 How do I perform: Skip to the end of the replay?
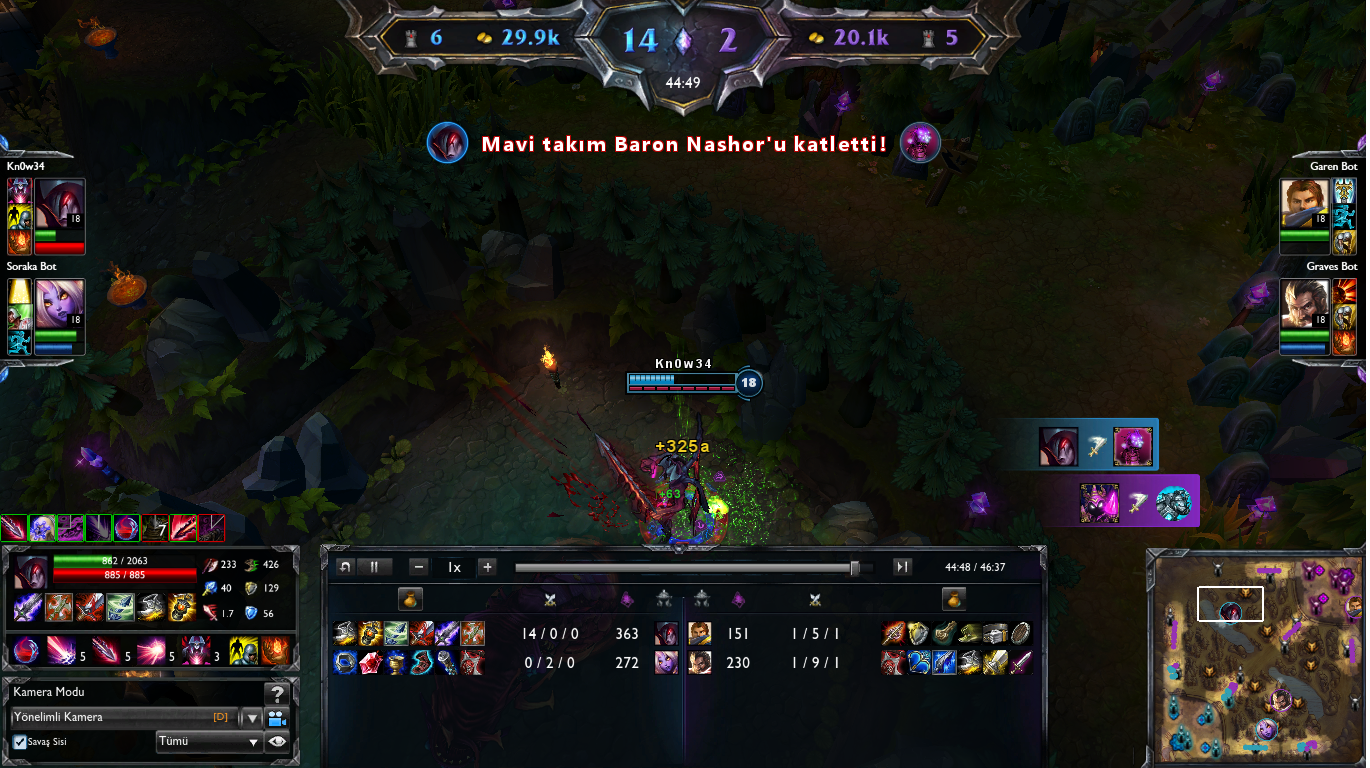tap(902, 567)
